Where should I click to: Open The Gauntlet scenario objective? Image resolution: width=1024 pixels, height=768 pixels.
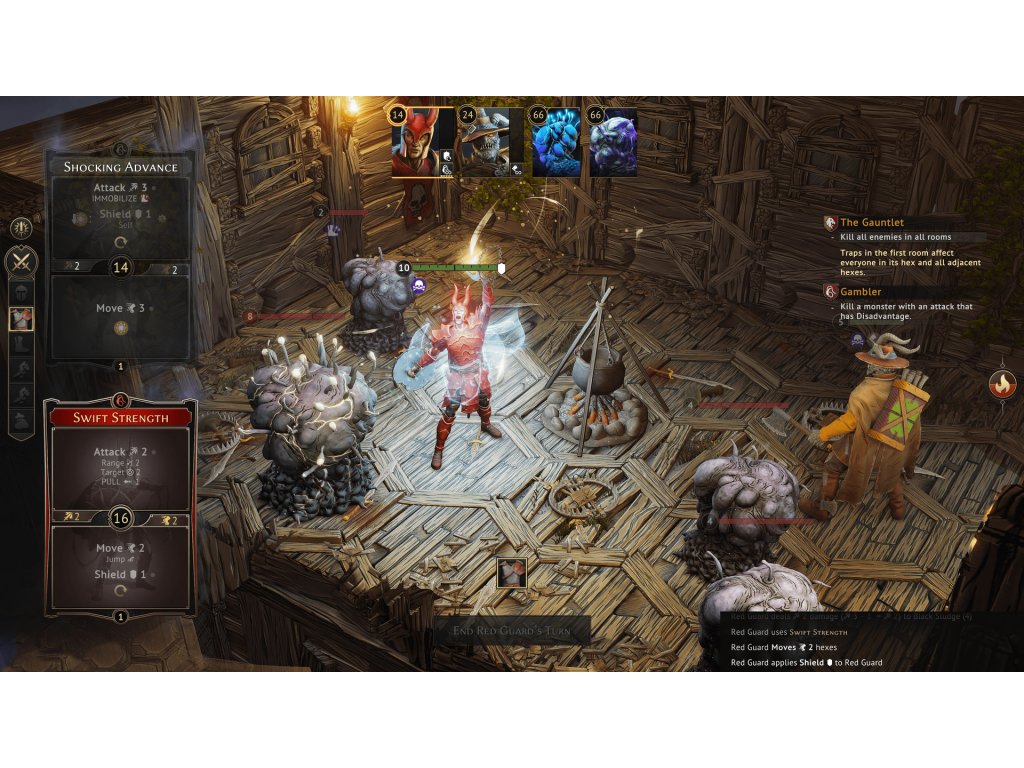click(x=872, y=223)
